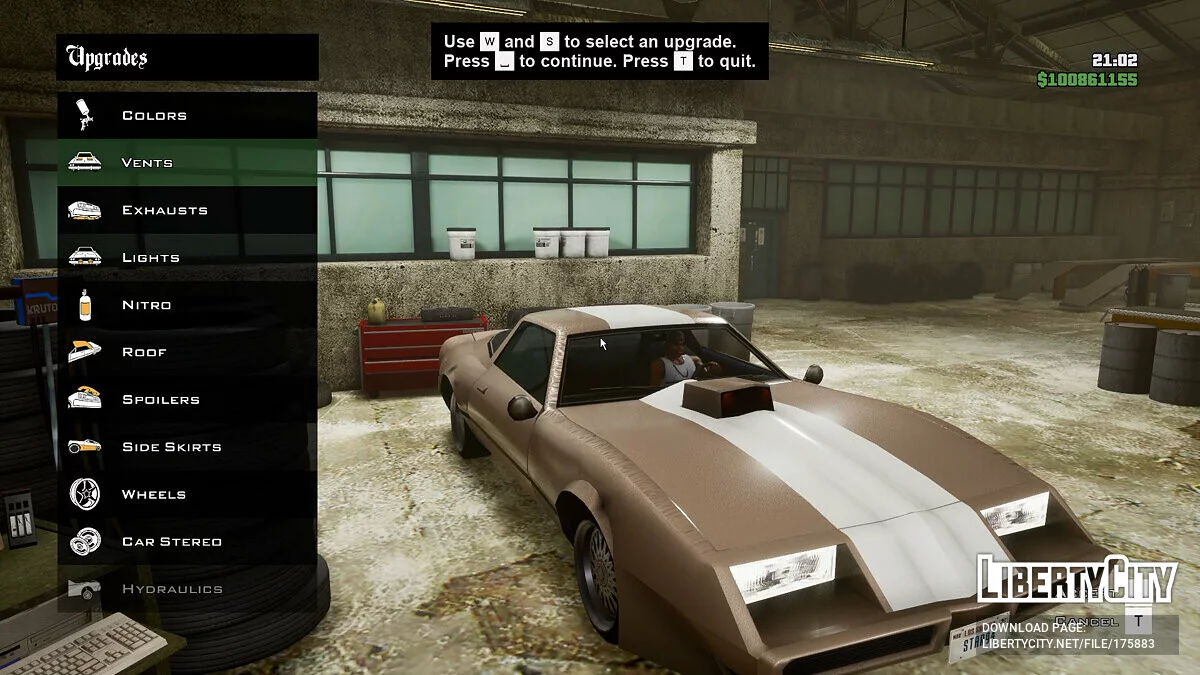Choose Exhausts from the upgrades list
Screen dimensions: 1200x675
[x=164, y=210]
